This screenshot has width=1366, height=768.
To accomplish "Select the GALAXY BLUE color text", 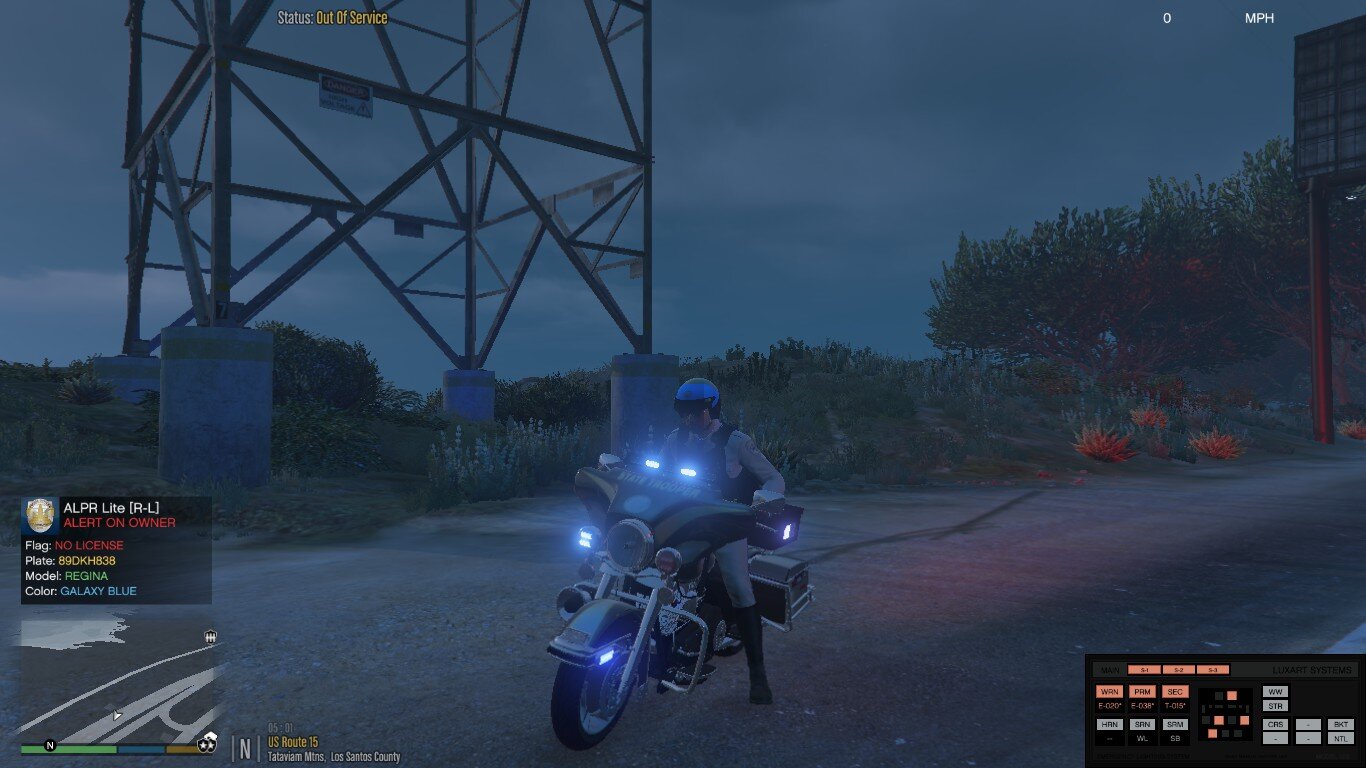I will coord(100,591).
